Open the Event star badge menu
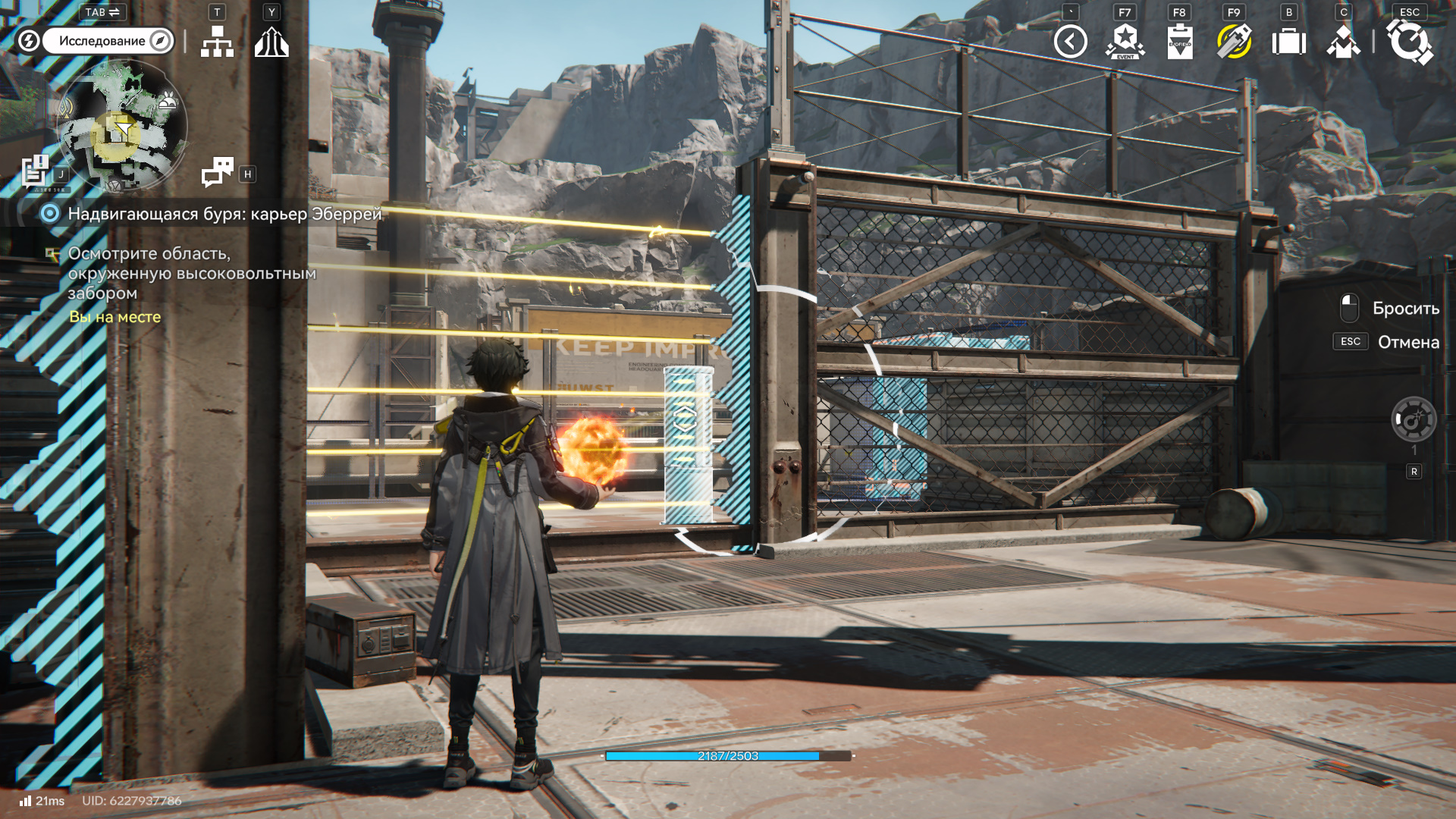1456x819 pixels. pos(1125,42)
